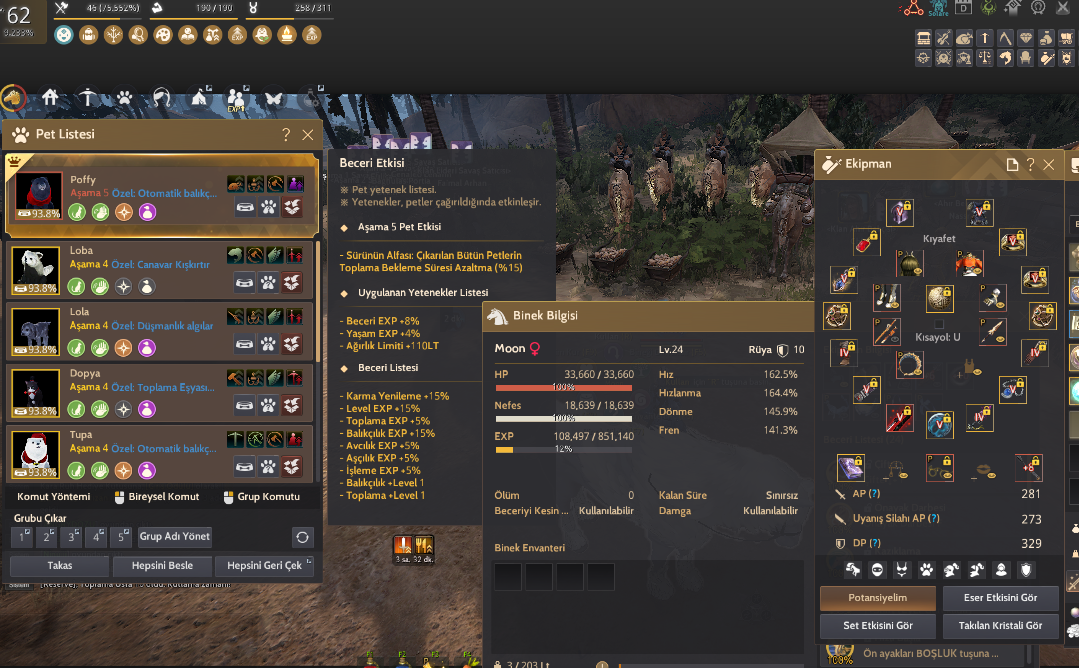This screenshot has height=668, width=1079.
Task: Switch to Bireysel Komut option
Action: pyautogui.click(x=156, y=496)
